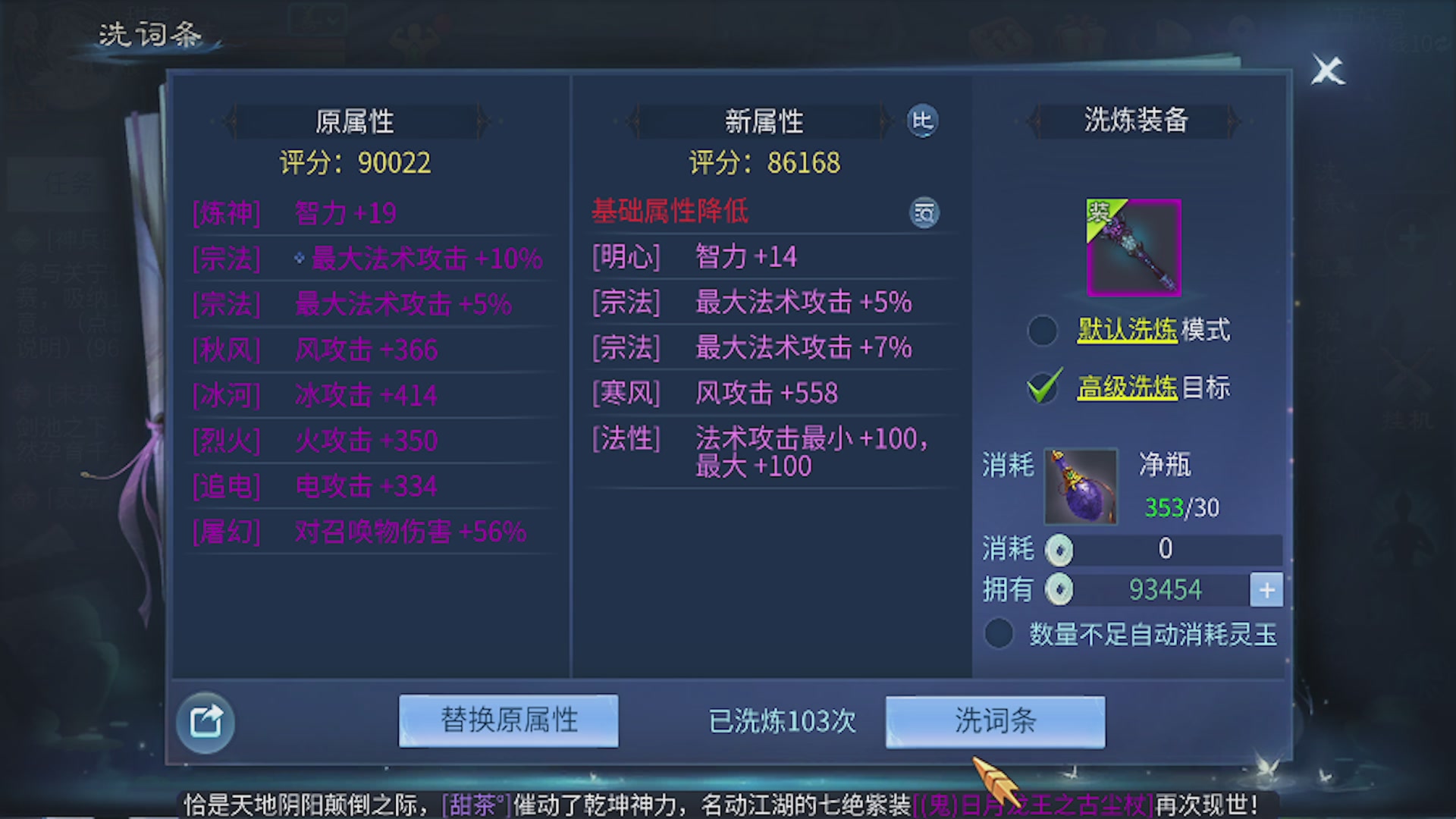The width and height of the screenshot is (1456, 819).
Task: Select the 默认洗炼 mode radio button
Action: coord(1042,331)
